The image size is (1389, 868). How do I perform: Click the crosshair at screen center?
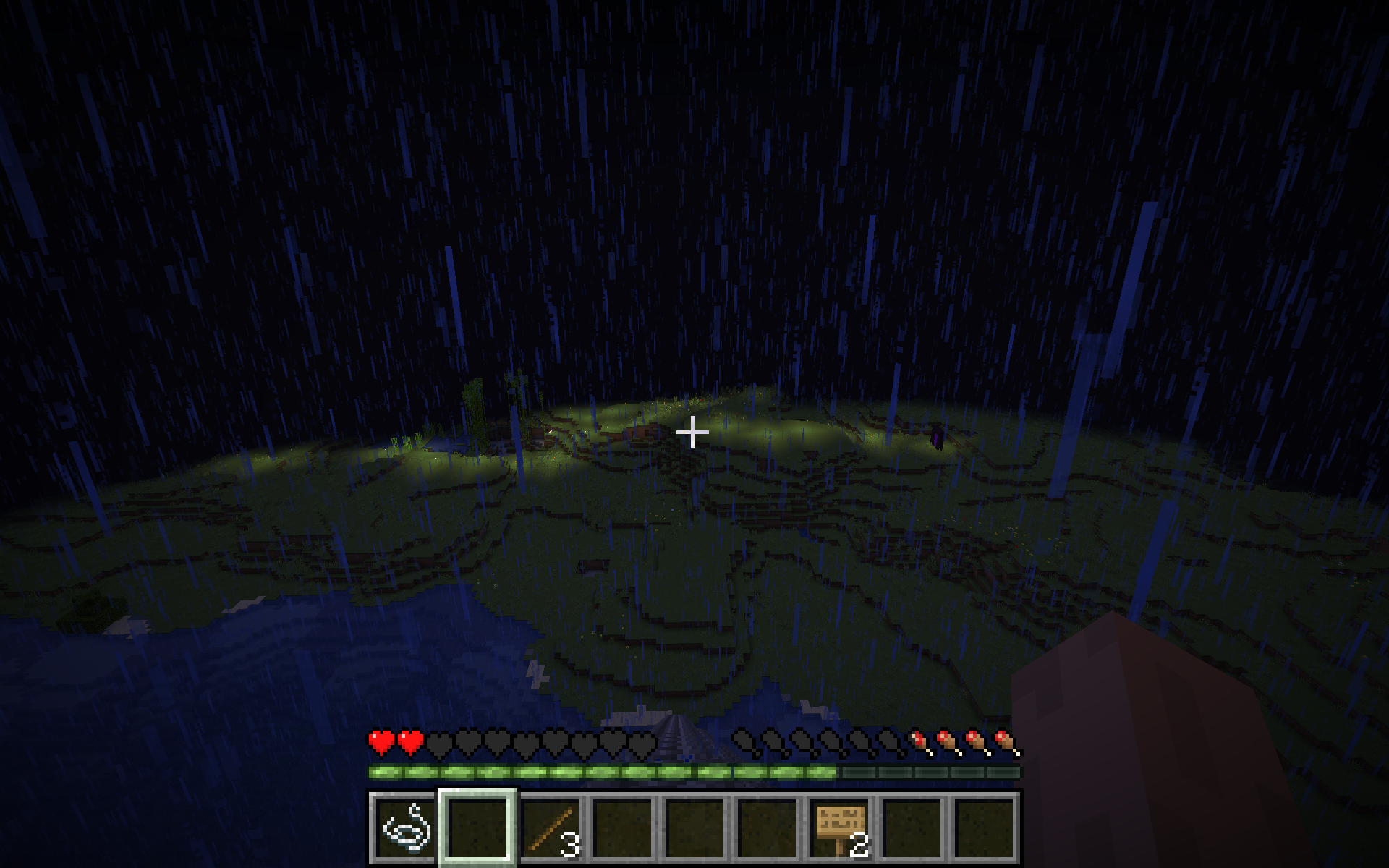(694, 431)
